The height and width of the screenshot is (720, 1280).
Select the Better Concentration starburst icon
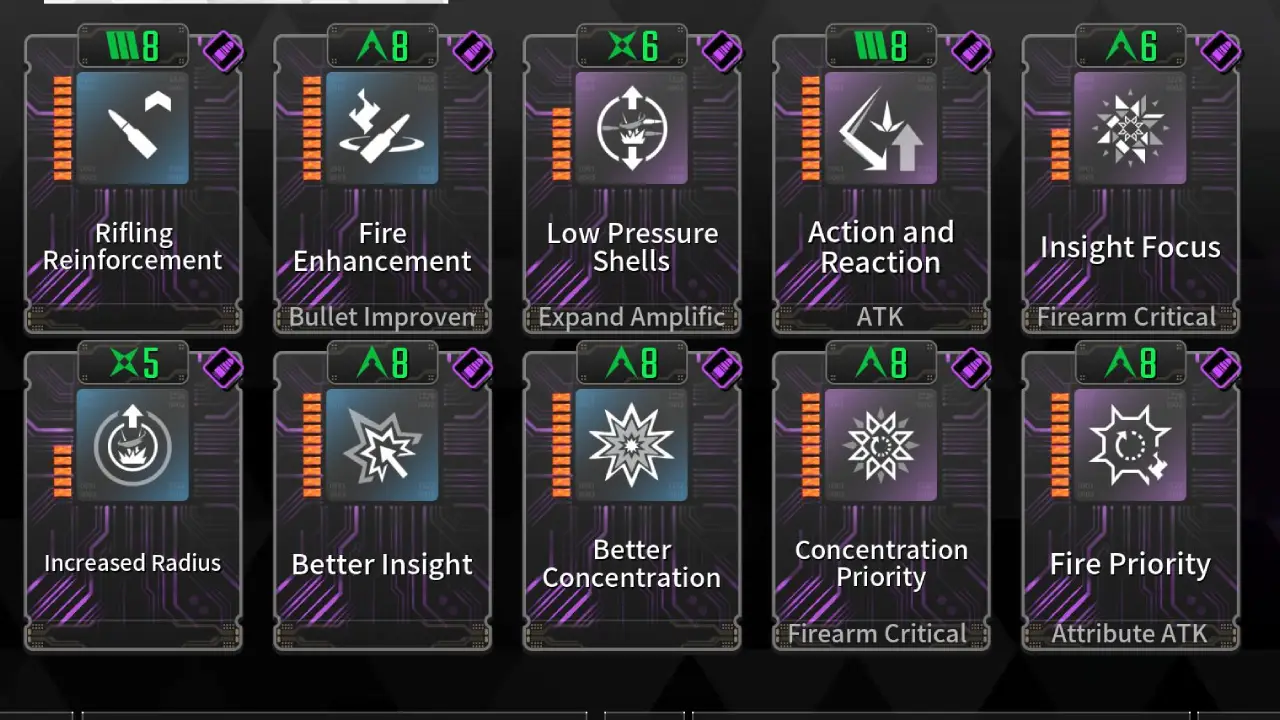(x=632, y=443)
